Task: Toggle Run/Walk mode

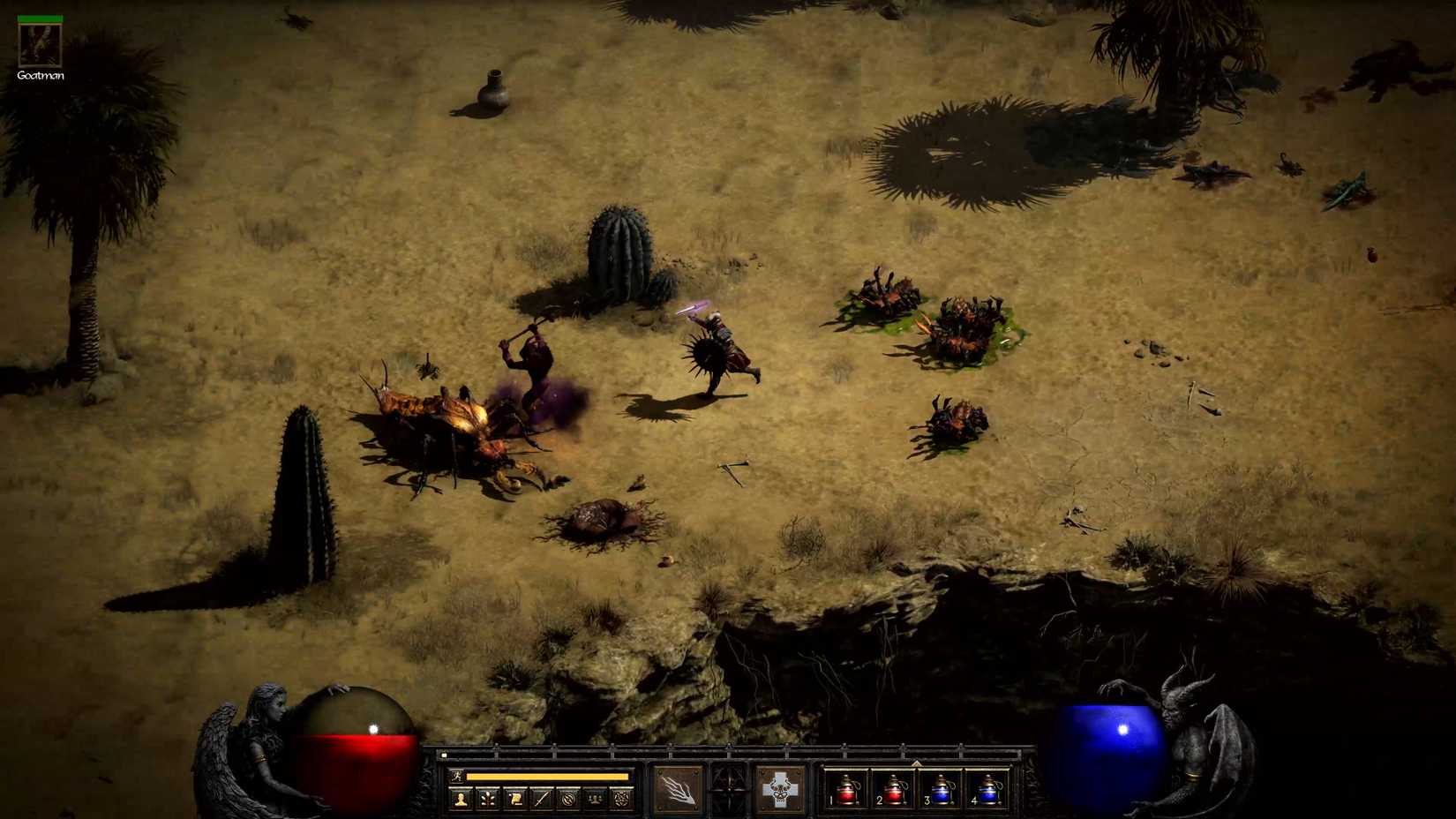Action: (x=458, y=777)
